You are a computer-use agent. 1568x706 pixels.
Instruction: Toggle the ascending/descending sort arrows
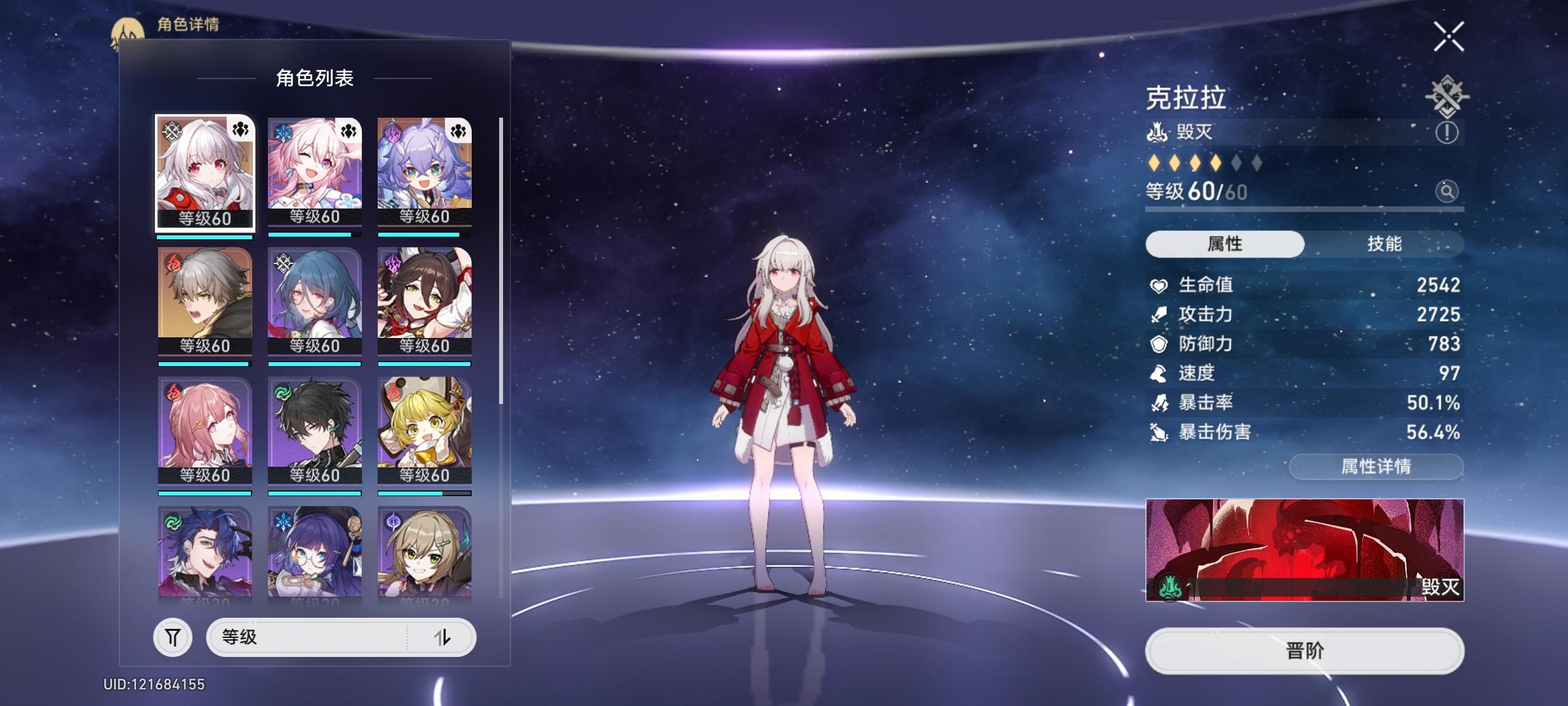coord(445,637)
